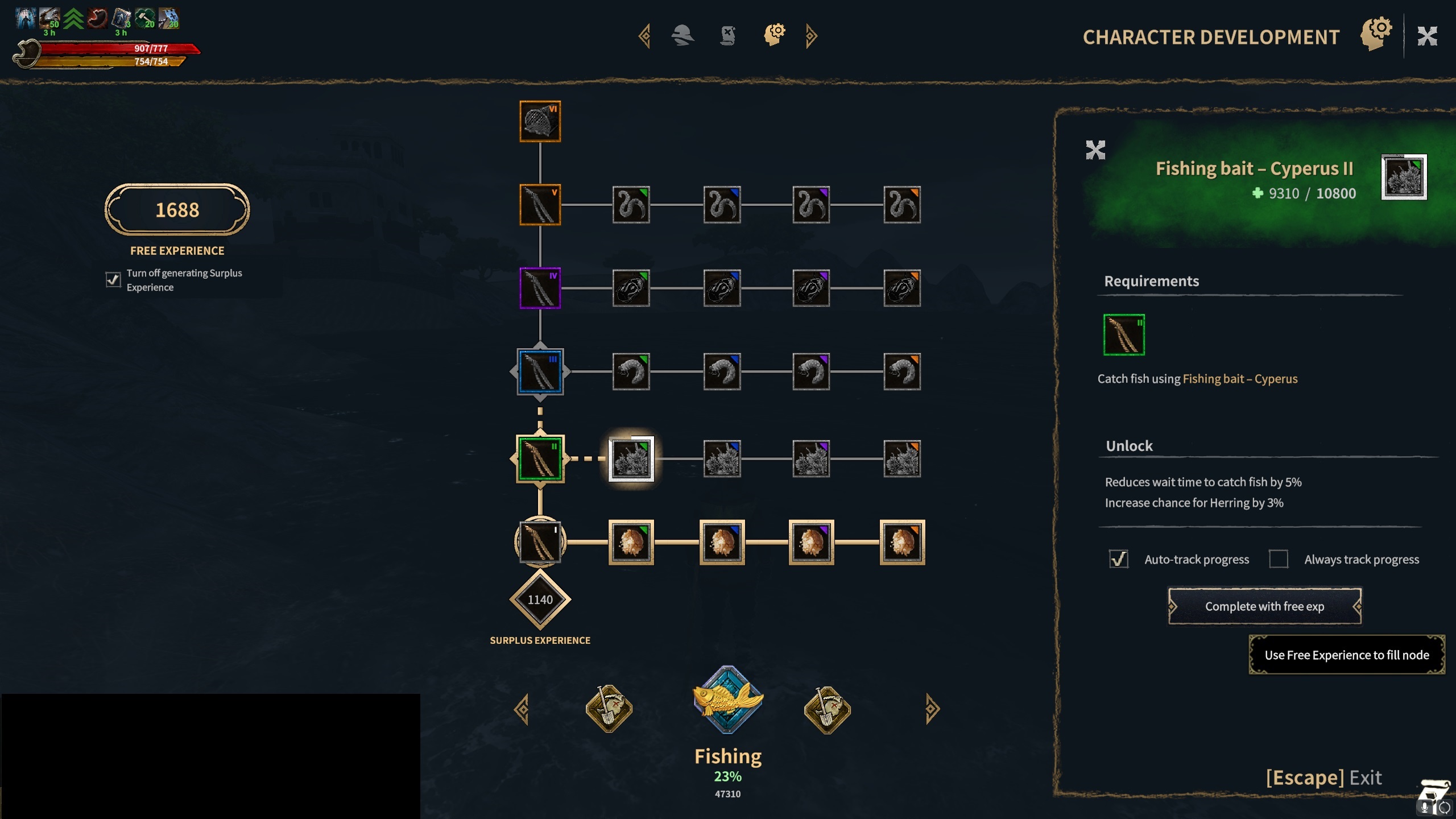Select the blue tier III fishing rod node
This screenshot has width=1456, height=819.
tap(540, 372)
